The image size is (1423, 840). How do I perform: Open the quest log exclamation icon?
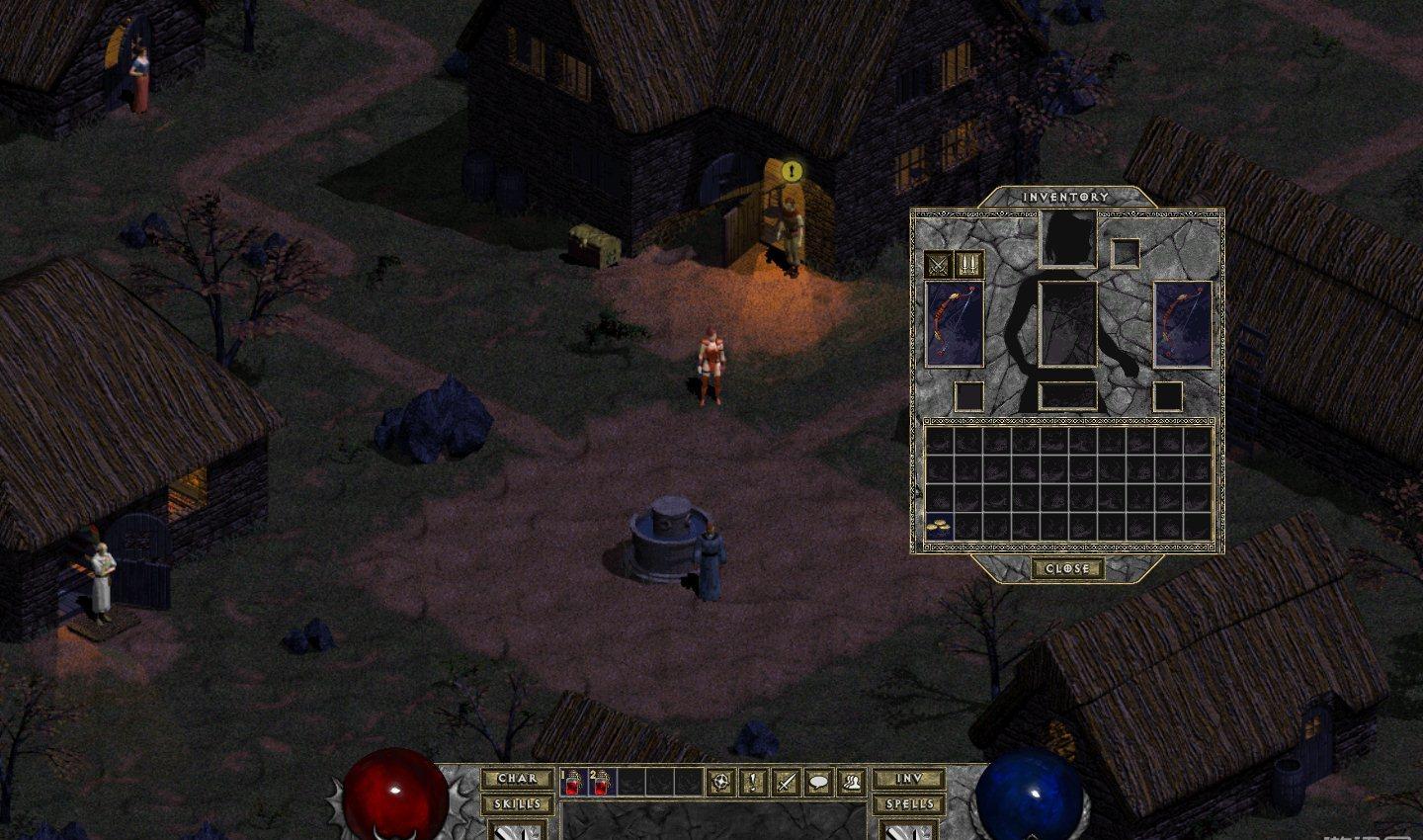pos(754,783)
